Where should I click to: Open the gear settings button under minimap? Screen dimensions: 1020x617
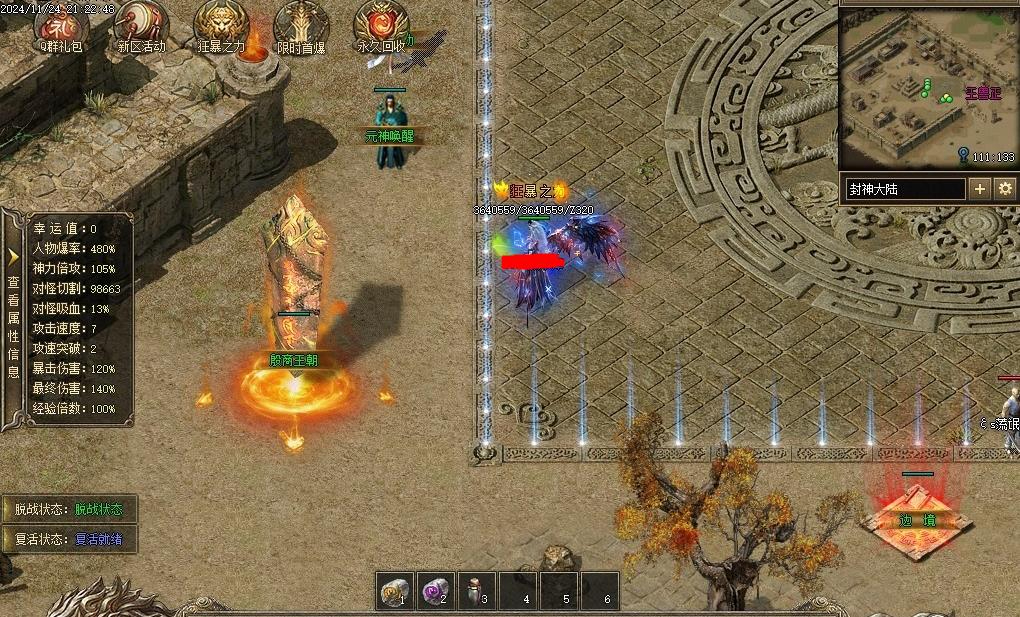coord(1004,188)
